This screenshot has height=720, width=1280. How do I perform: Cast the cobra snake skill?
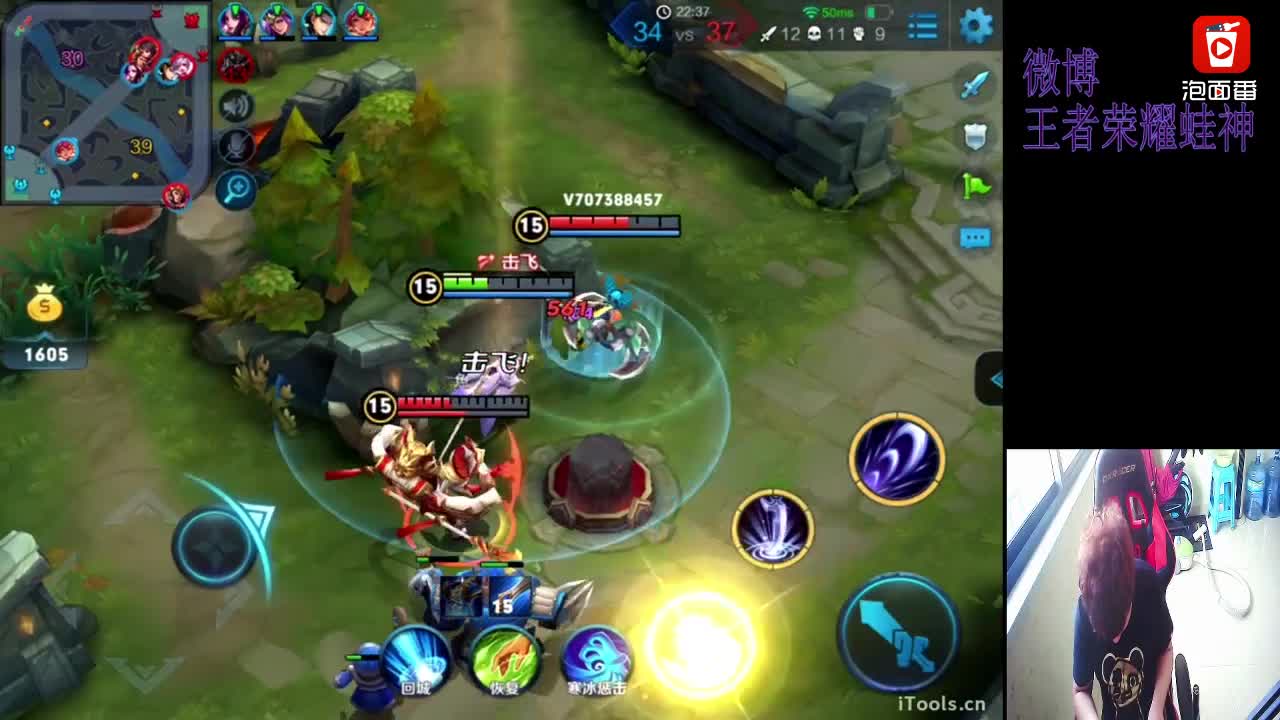pos(772,528)
